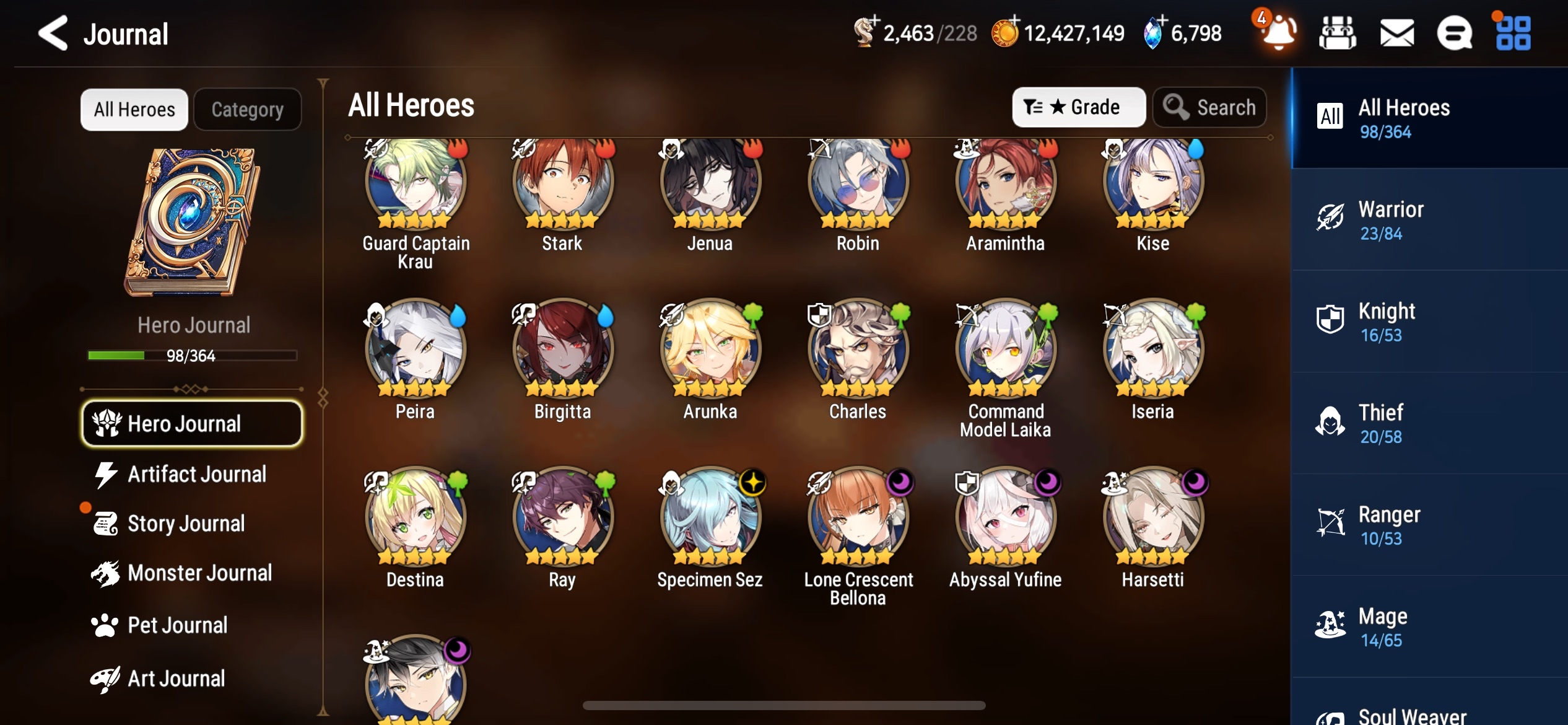Open the notification bell alerts
The height and width of the screenshot is (725, 1568).
pos(1278,32)
